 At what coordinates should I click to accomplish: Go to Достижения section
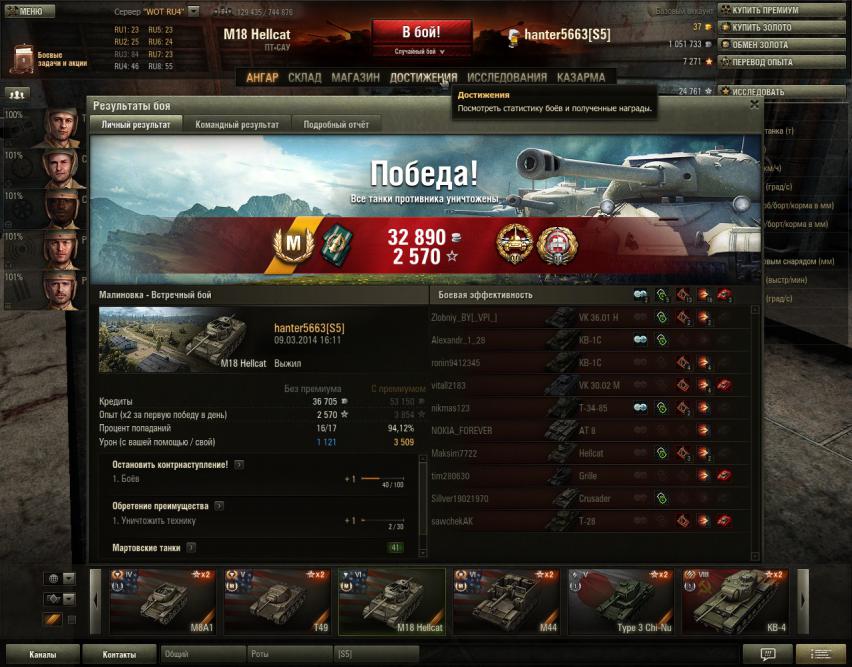point(423,77)
